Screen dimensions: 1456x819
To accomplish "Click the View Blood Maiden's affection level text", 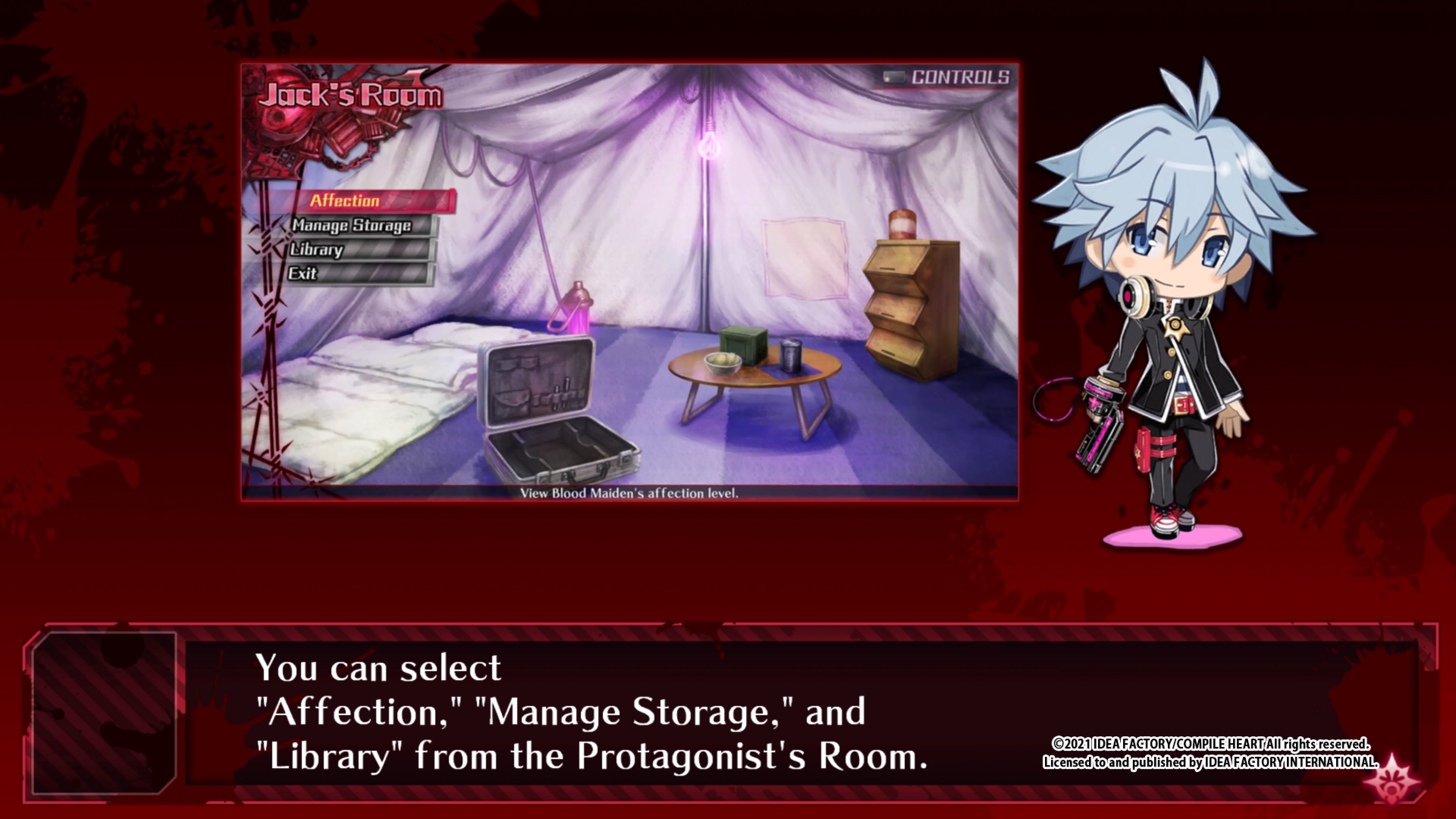I will point(630,494).
